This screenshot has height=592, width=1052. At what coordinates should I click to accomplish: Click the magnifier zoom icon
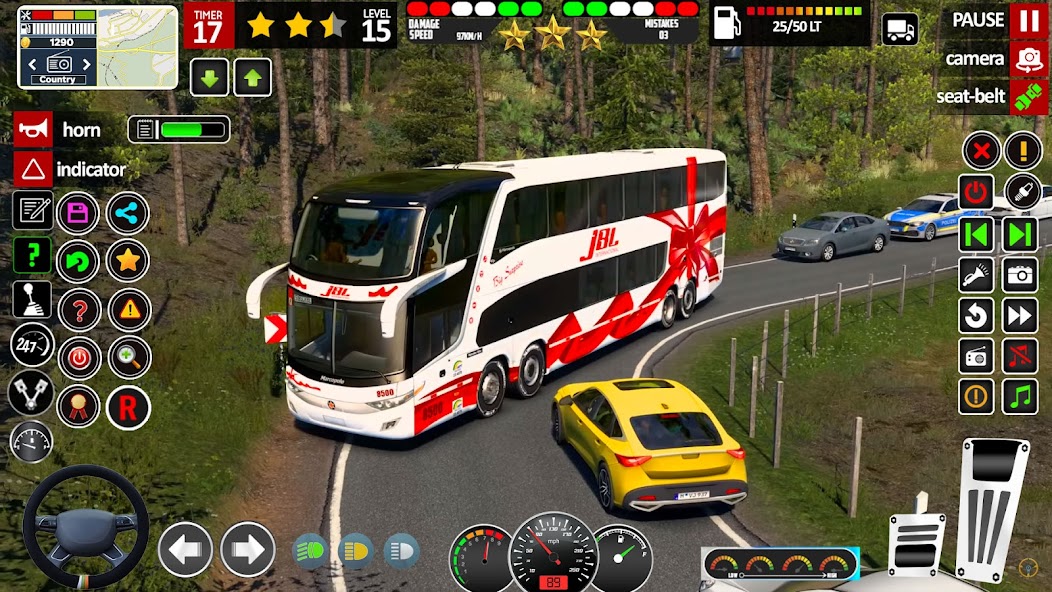(x=129, y=357)
